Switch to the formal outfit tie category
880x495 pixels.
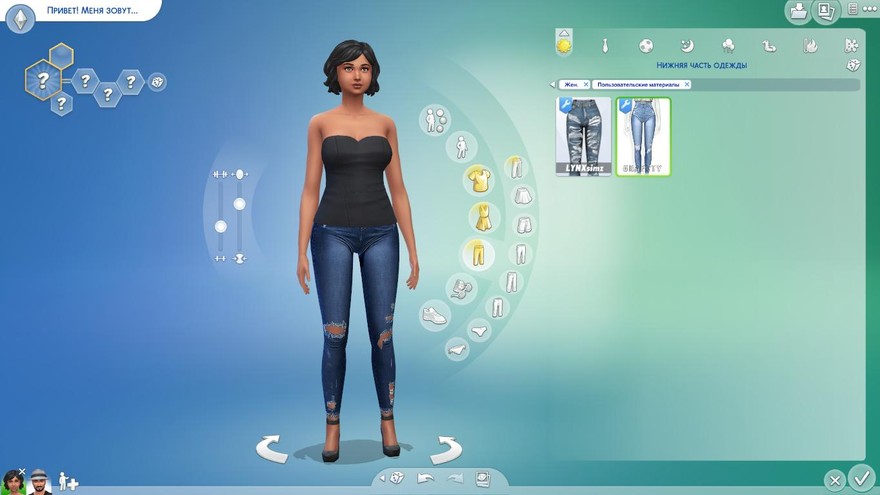pos(605,45)
